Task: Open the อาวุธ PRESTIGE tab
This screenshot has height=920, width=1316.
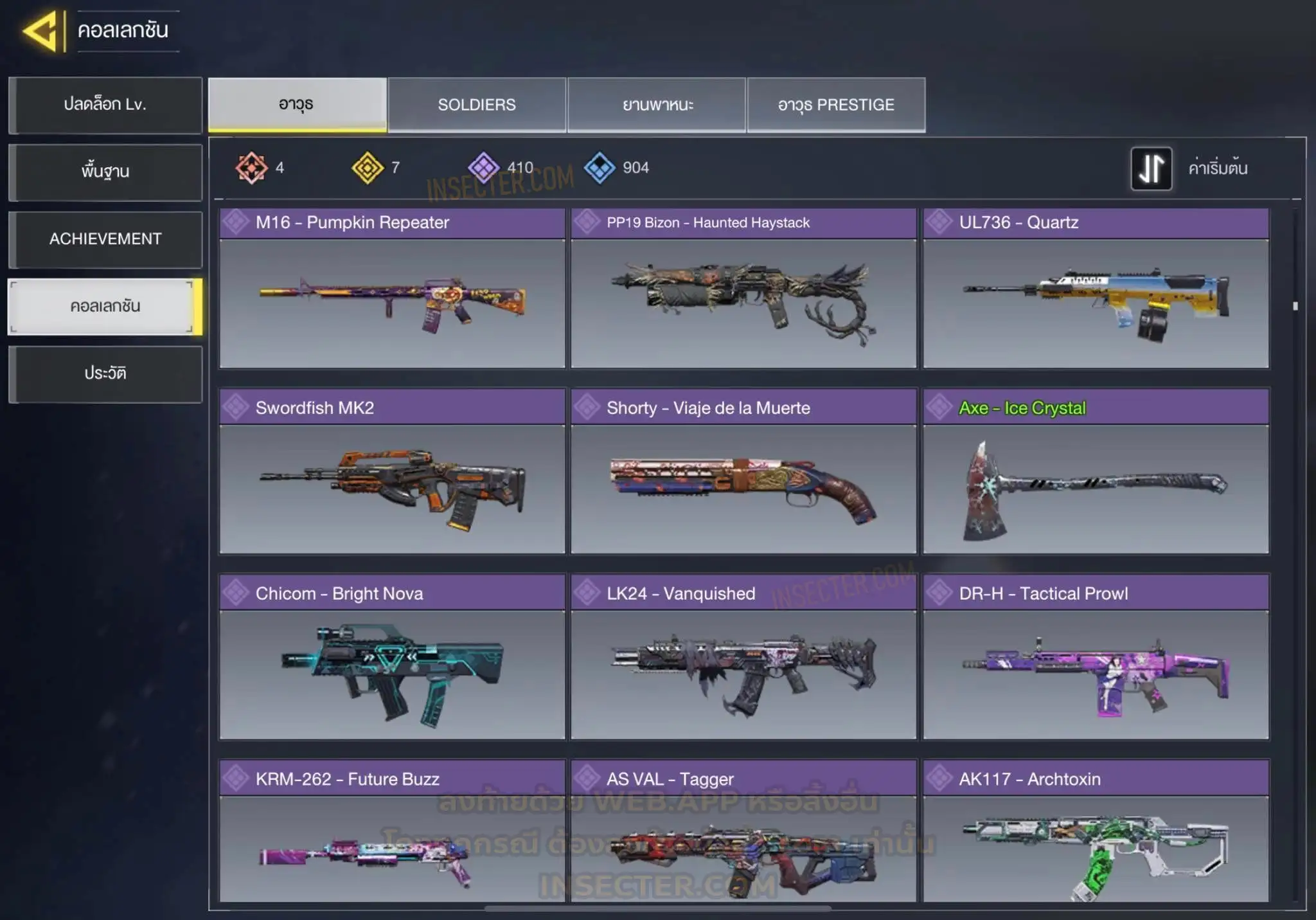Action: pos(836,105)
